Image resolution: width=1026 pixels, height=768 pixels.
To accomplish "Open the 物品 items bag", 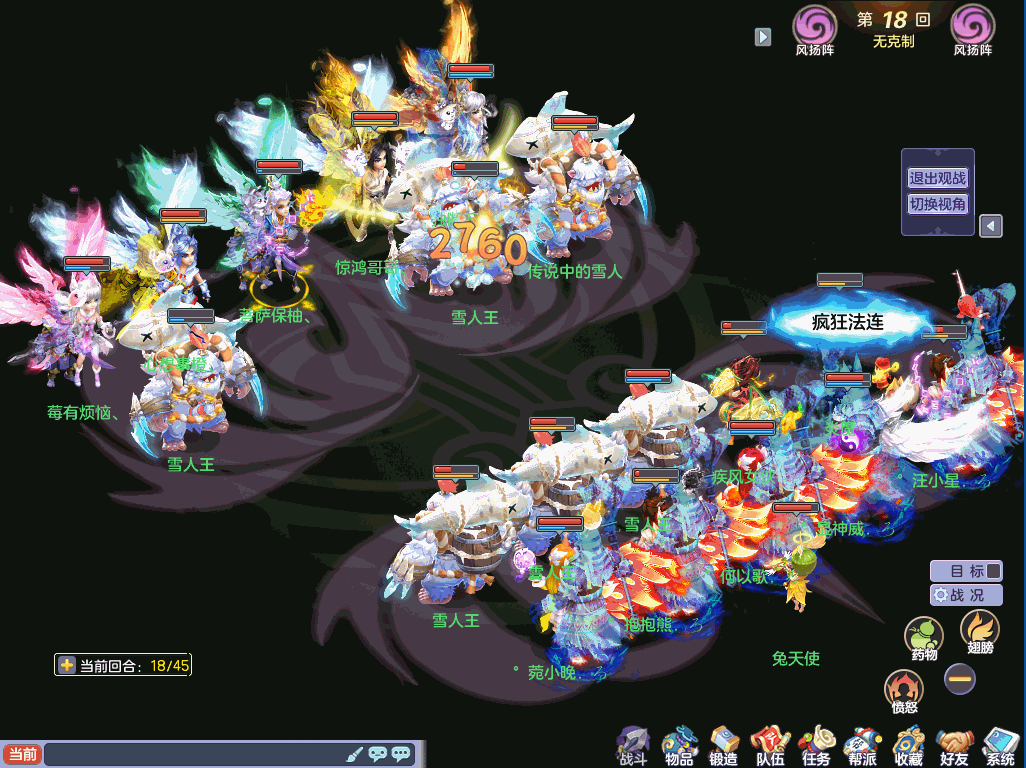I will click(679, 745).
